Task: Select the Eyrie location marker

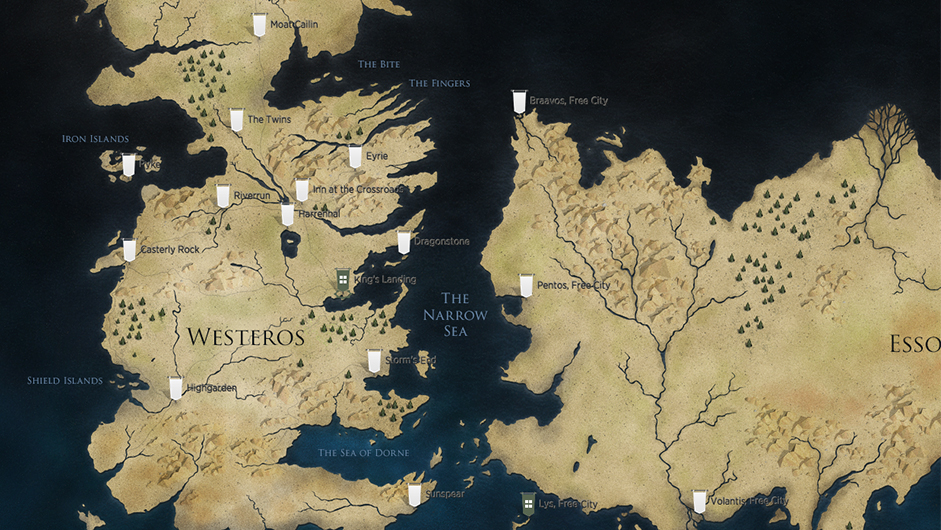Action: (x=355, y=156)
